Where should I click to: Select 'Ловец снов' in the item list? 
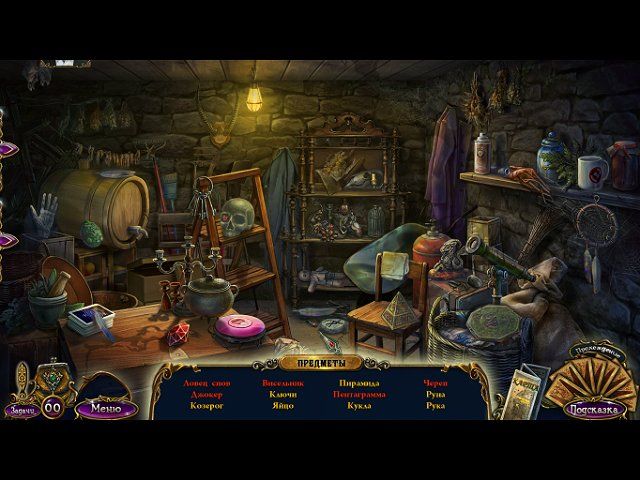pos(207,383)
